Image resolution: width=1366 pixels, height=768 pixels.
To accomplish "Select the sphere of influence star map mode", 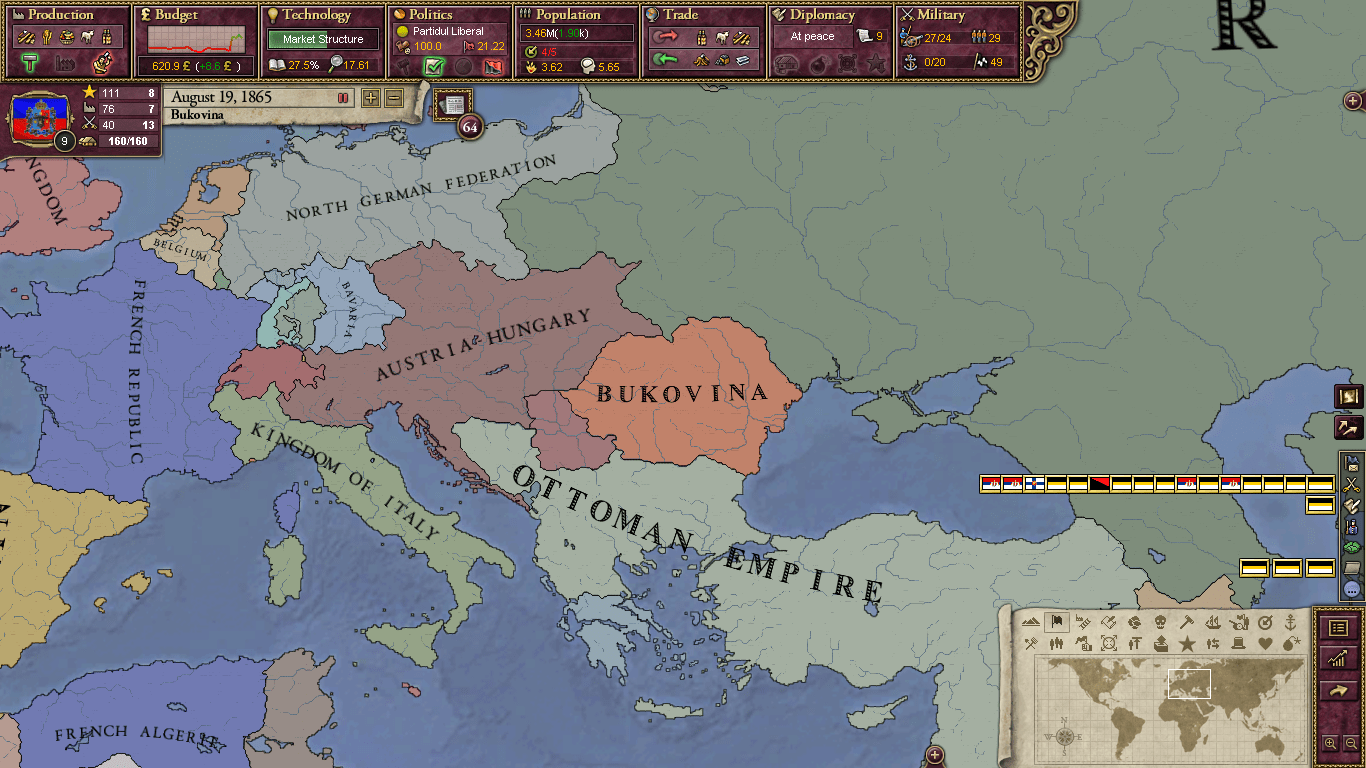I will point(1188,643).
